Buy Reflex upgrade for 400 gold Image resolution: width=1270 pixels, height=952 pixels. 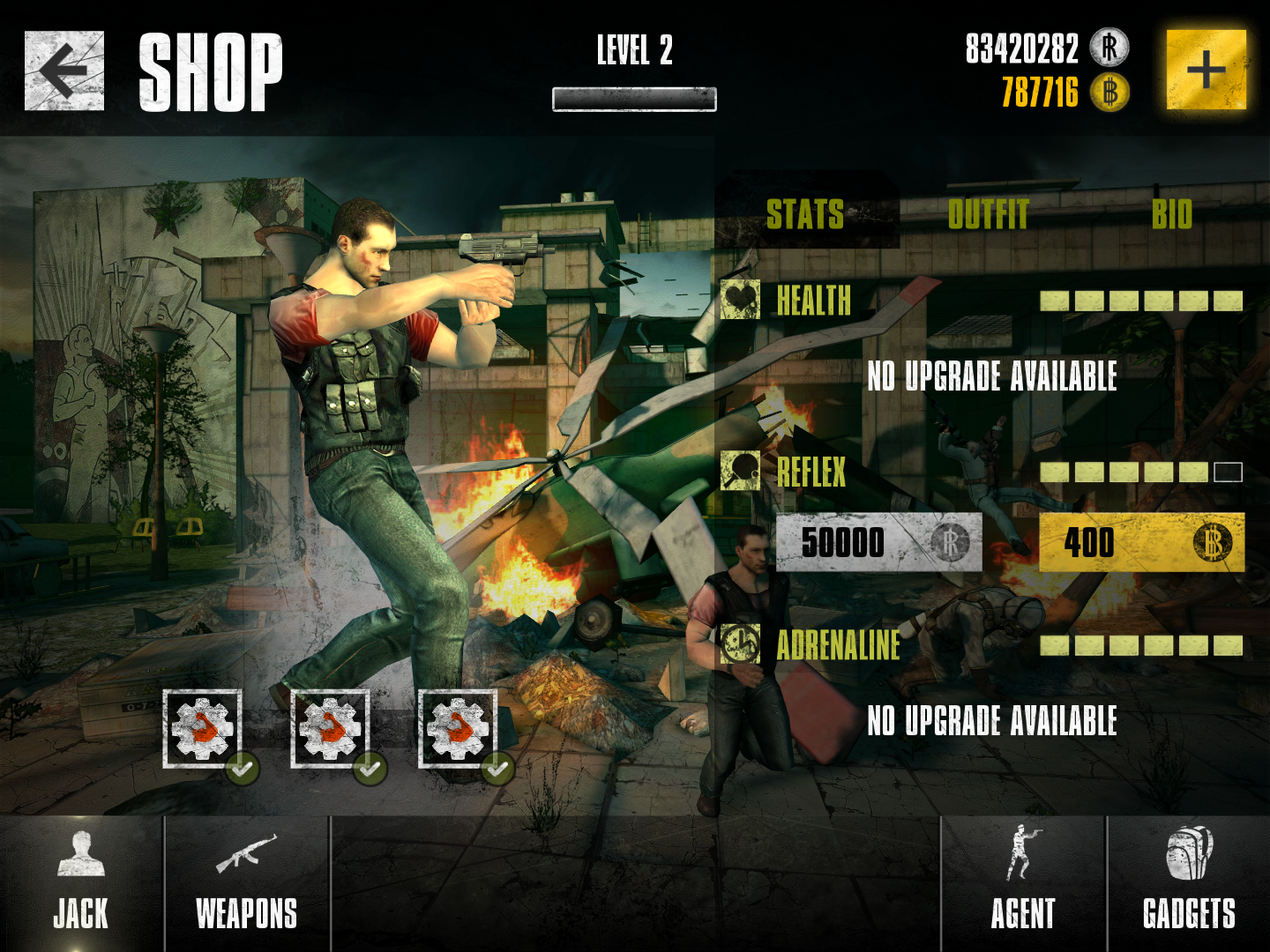pos(1141,542)
